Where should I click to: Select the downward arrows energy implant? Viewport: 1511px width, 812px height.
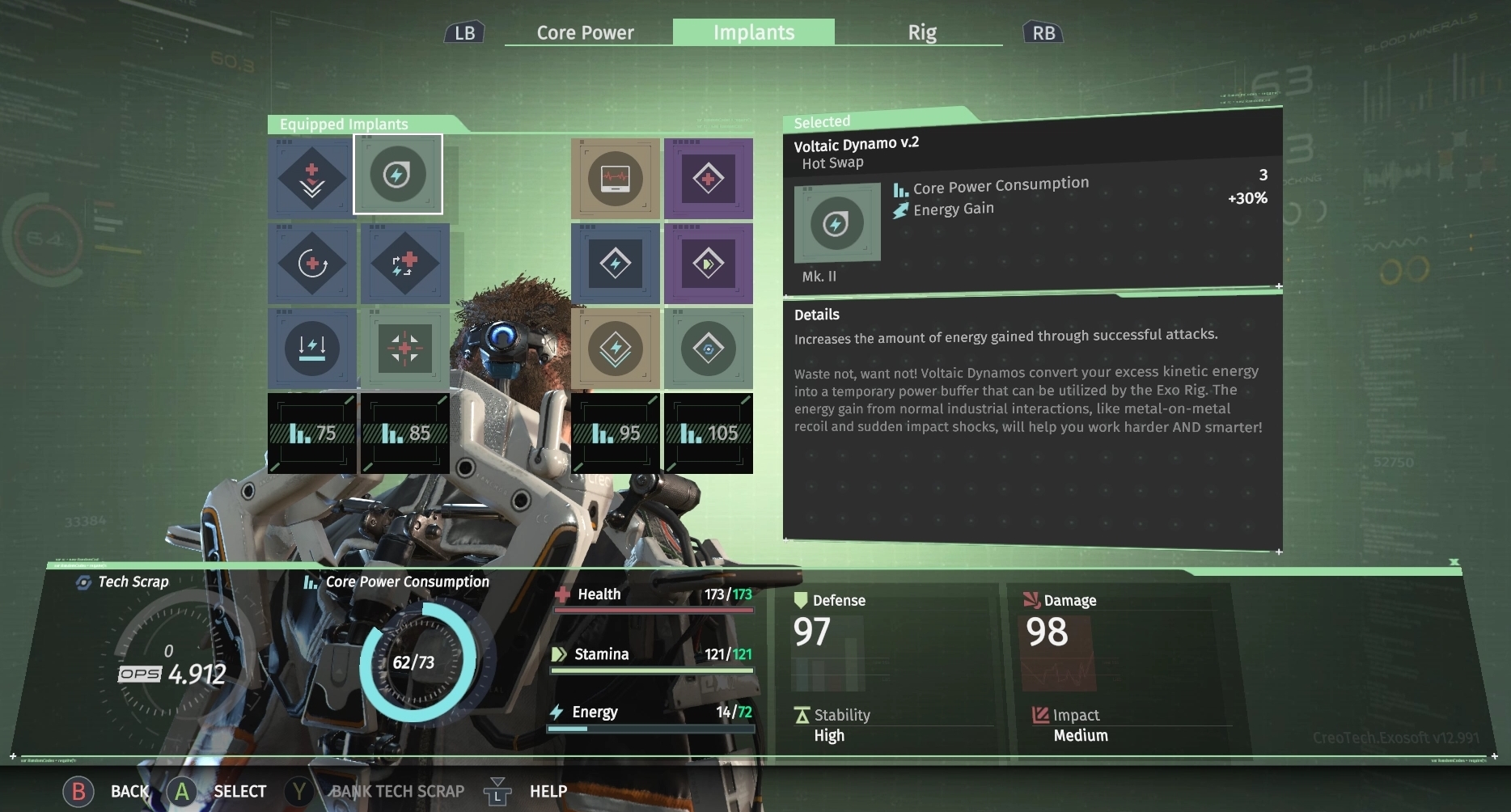311,349
